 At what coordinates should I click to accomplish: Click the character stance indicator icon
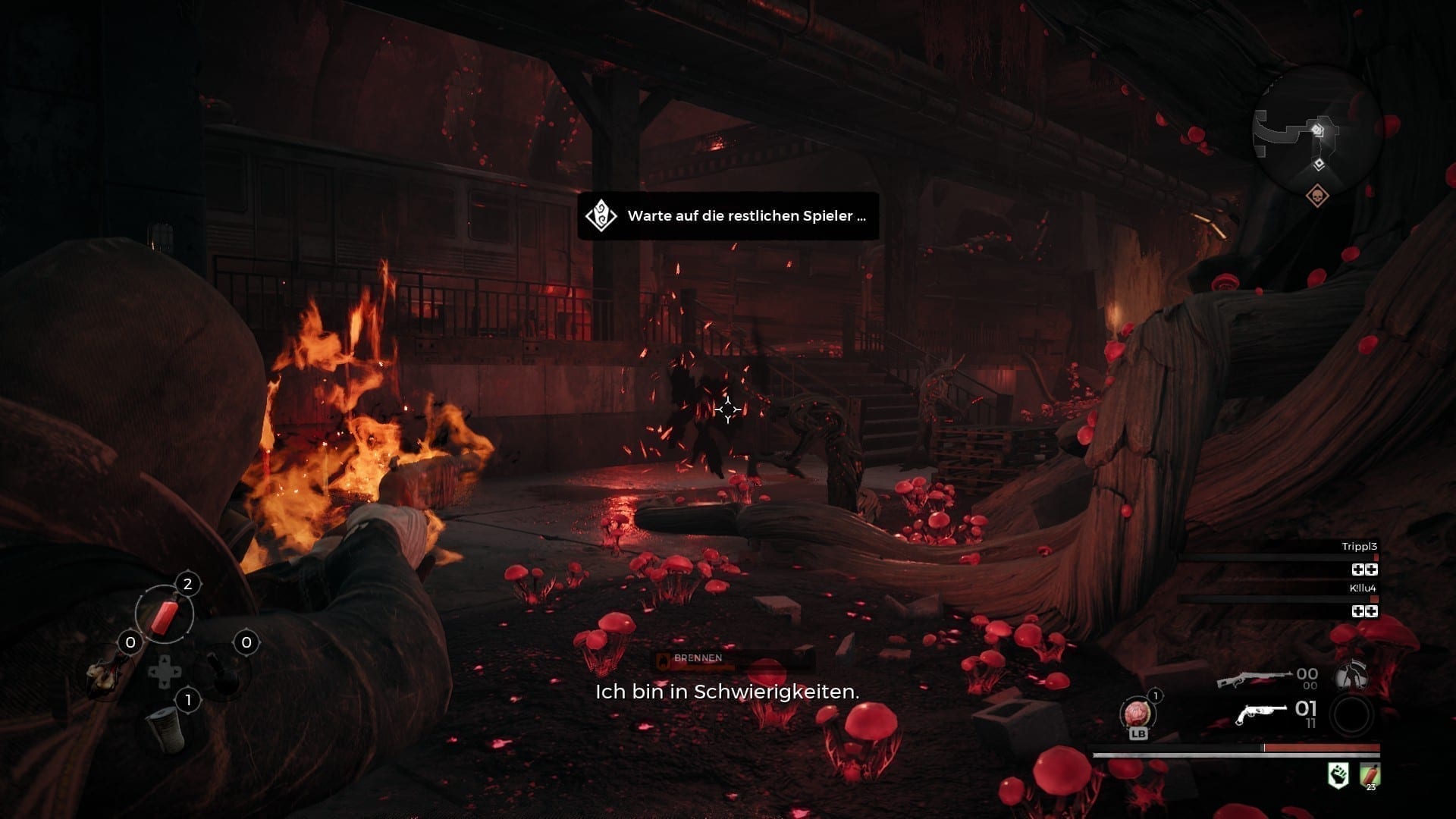tap(1351, 676)
